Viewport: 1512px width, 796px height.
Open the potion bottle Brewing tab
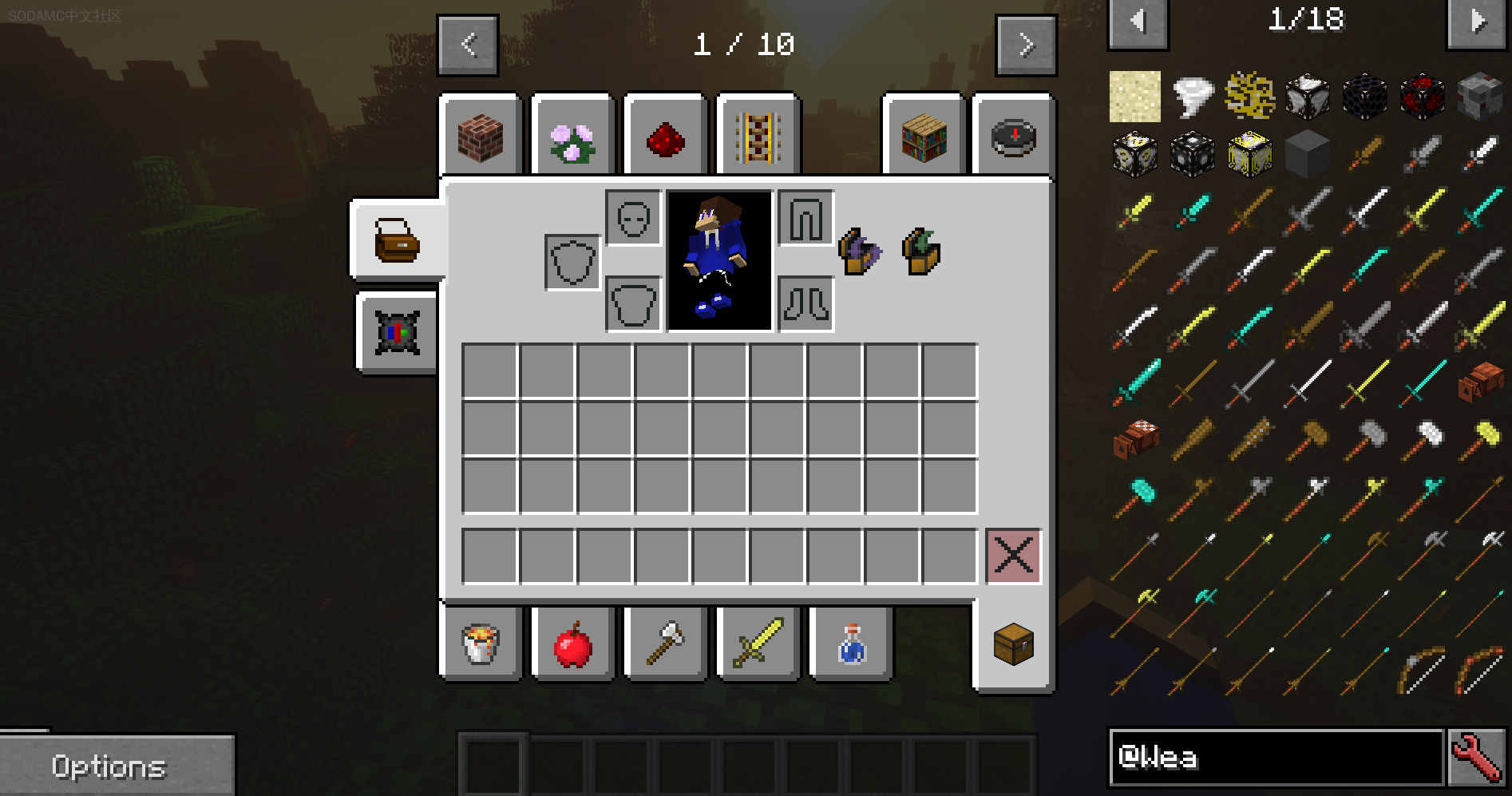click(x=850, y=644)
